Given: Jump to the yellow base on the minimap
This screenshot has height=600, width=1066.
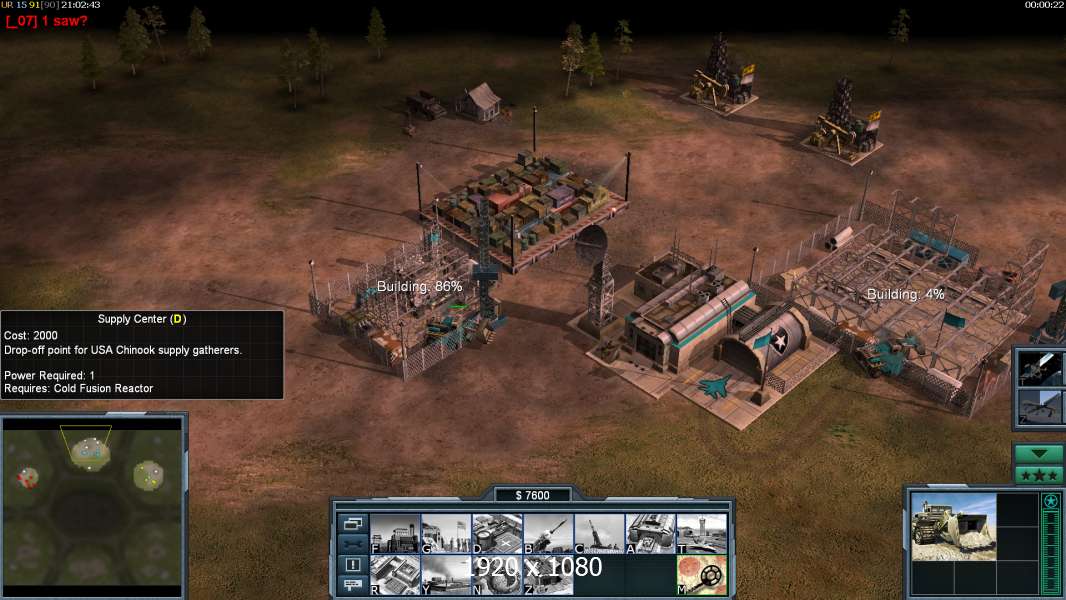Looking at the screenshot, I should [150, 475].
